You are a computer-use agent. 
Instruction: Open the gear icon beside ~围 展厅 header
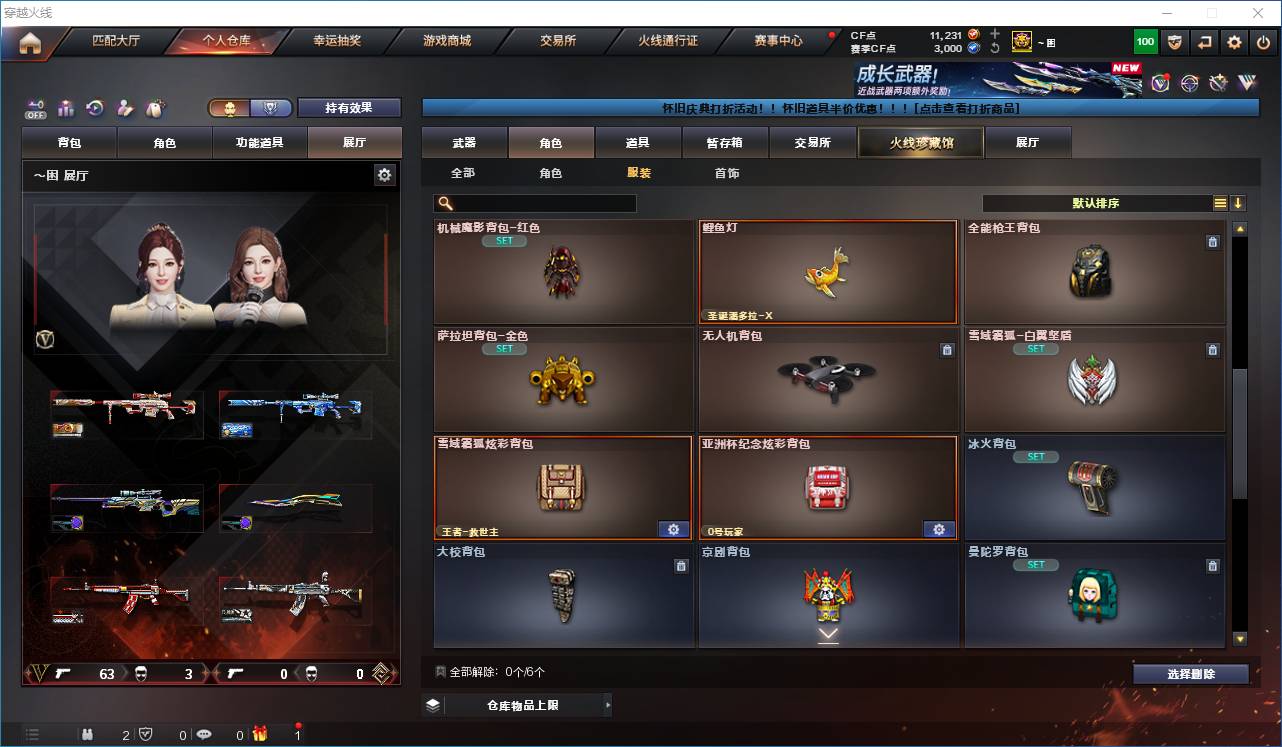385,173
